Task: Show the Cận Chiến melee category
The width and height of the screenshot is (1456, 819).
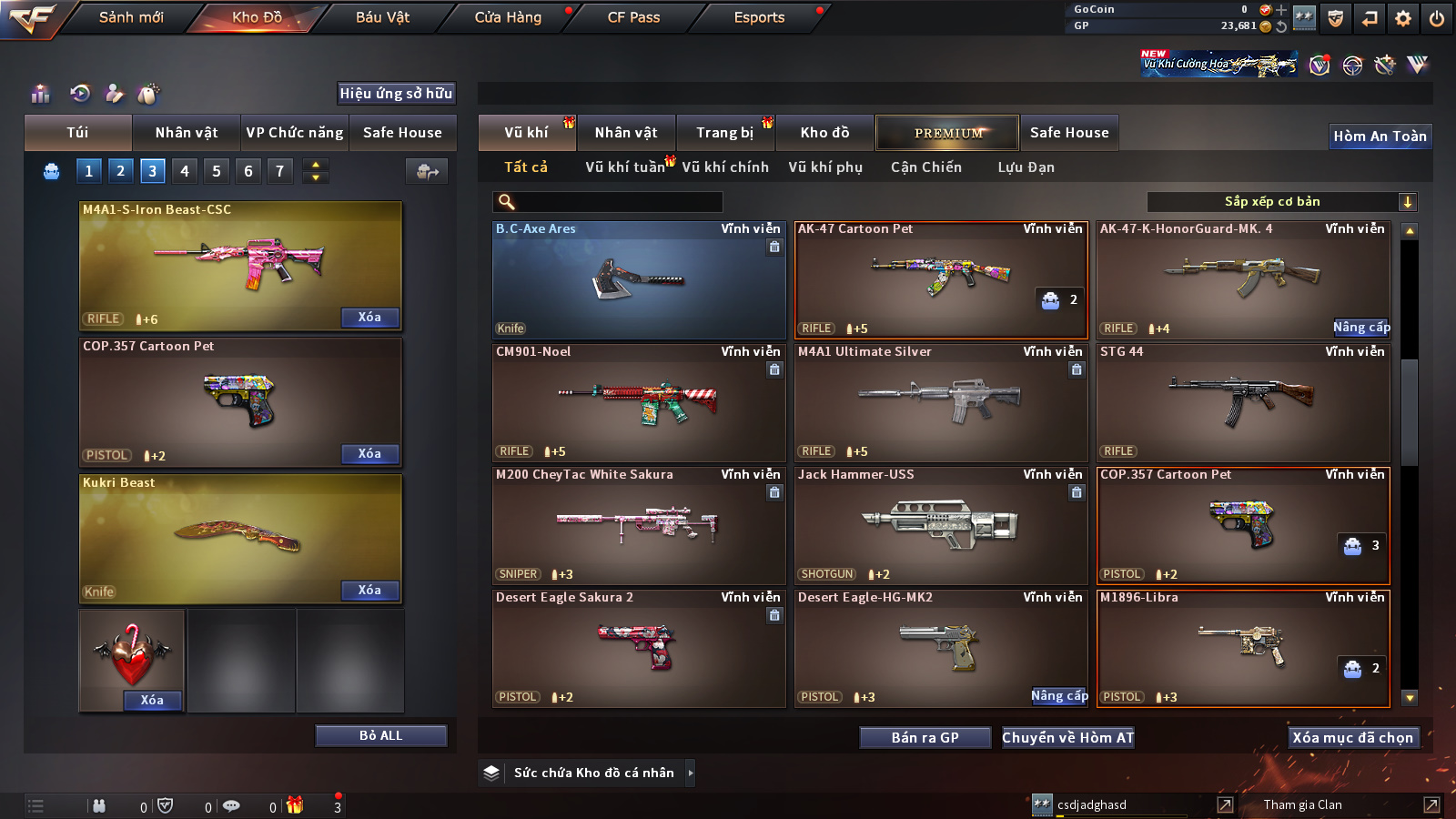Action: (x=925, y=167)
